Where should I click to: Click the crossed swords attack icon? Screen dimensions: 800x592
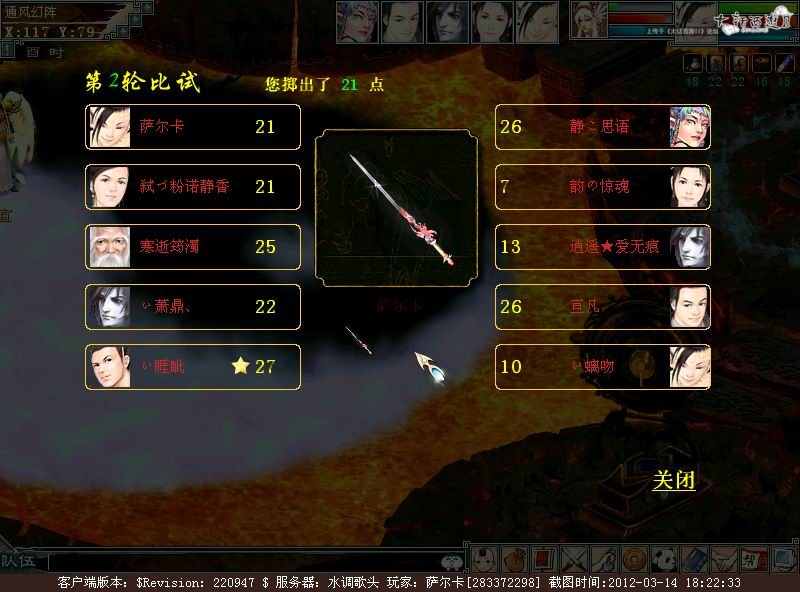pyautogui.click(x=574, y=559)
